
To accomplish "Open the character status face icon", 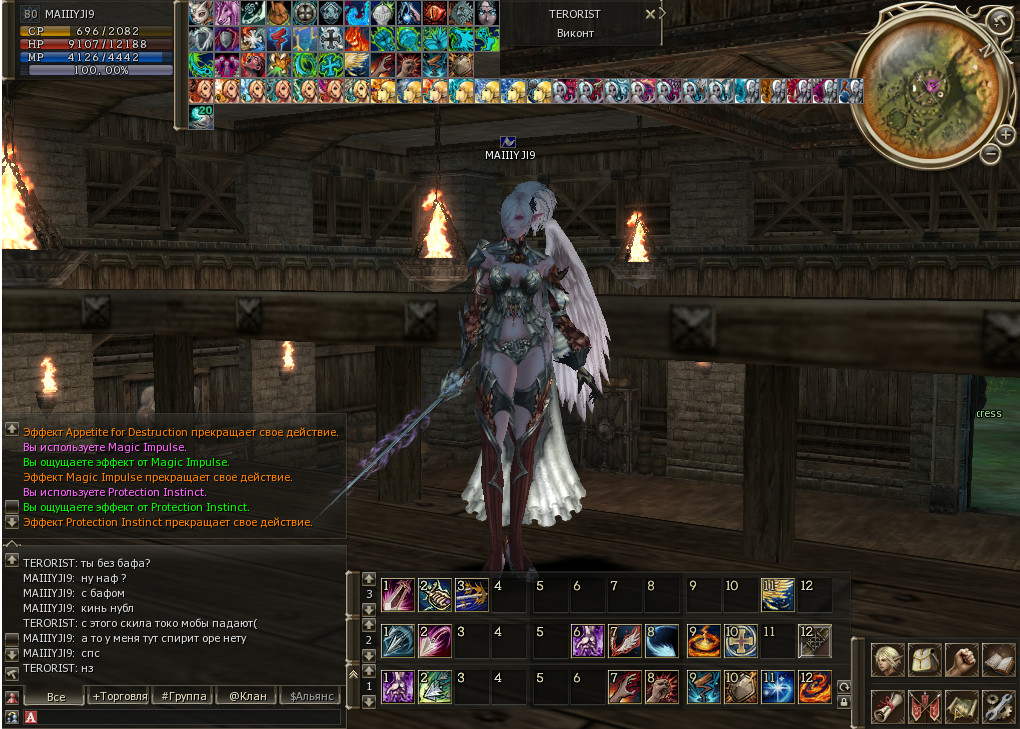I will click(888, 658).
